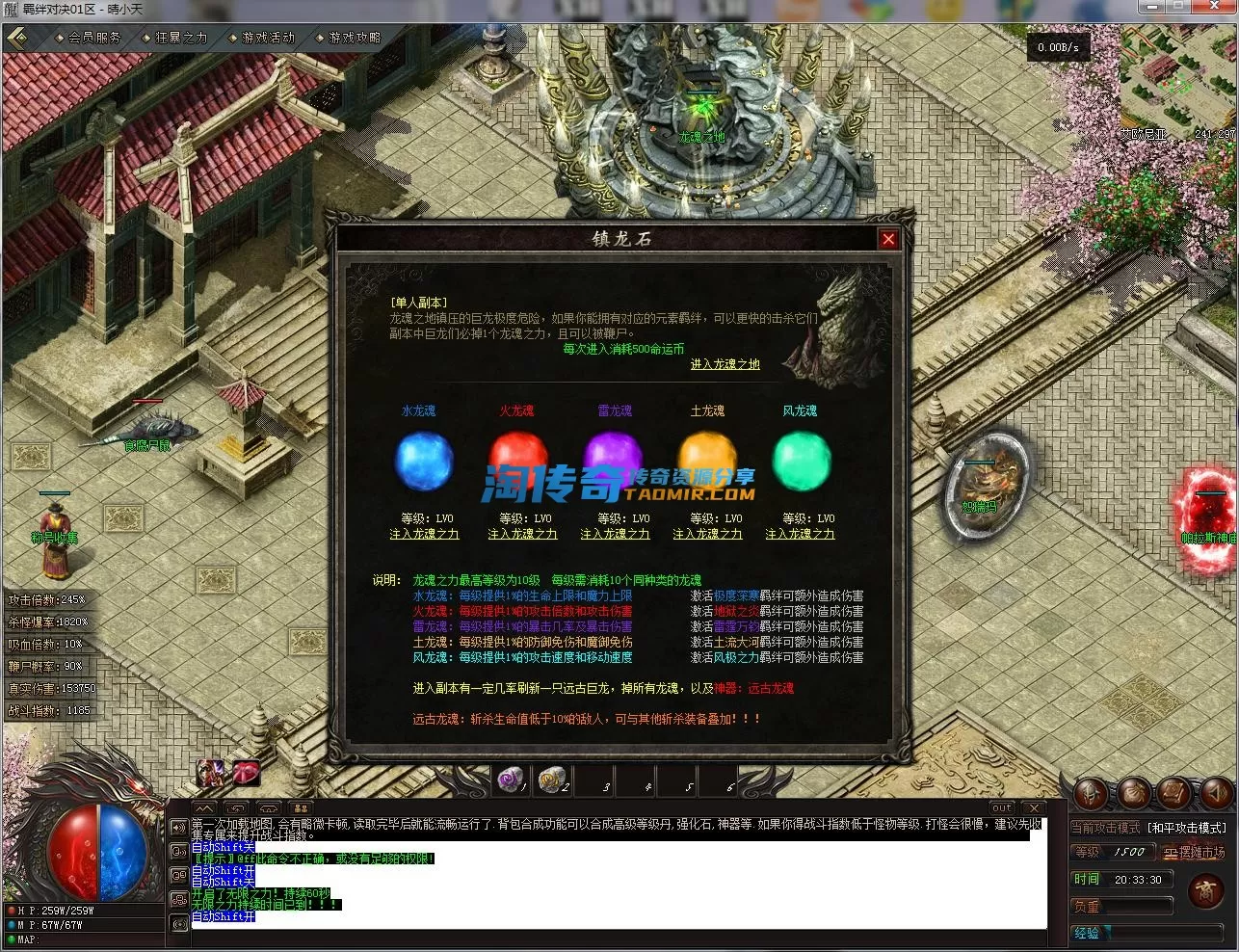Screen dimensions: 1239x952
Task: Inject dragon soul power into 水龙魂
Action: point(424,534)
